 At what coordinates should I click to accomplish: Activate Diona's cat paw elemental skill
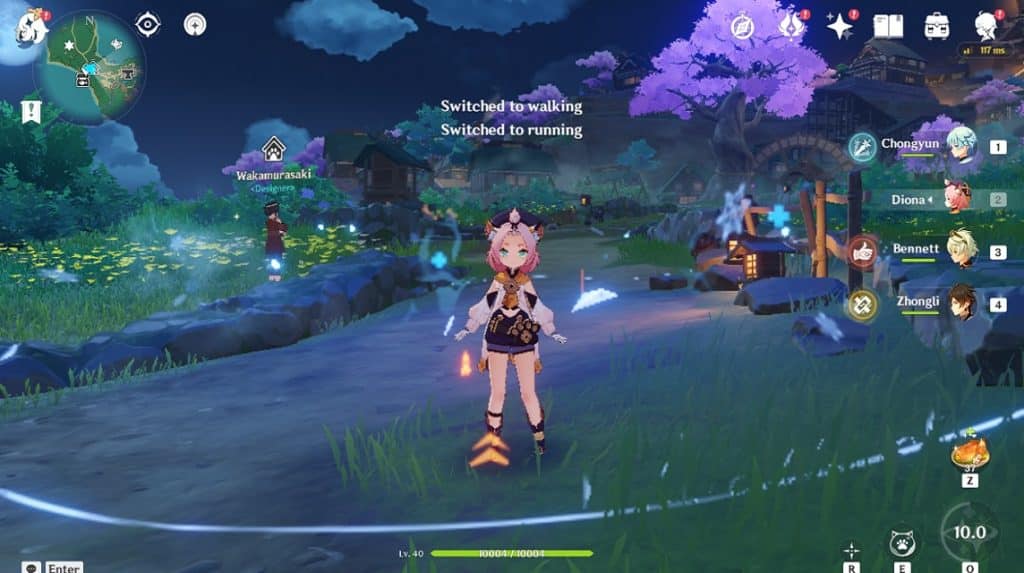coord(902,543)
